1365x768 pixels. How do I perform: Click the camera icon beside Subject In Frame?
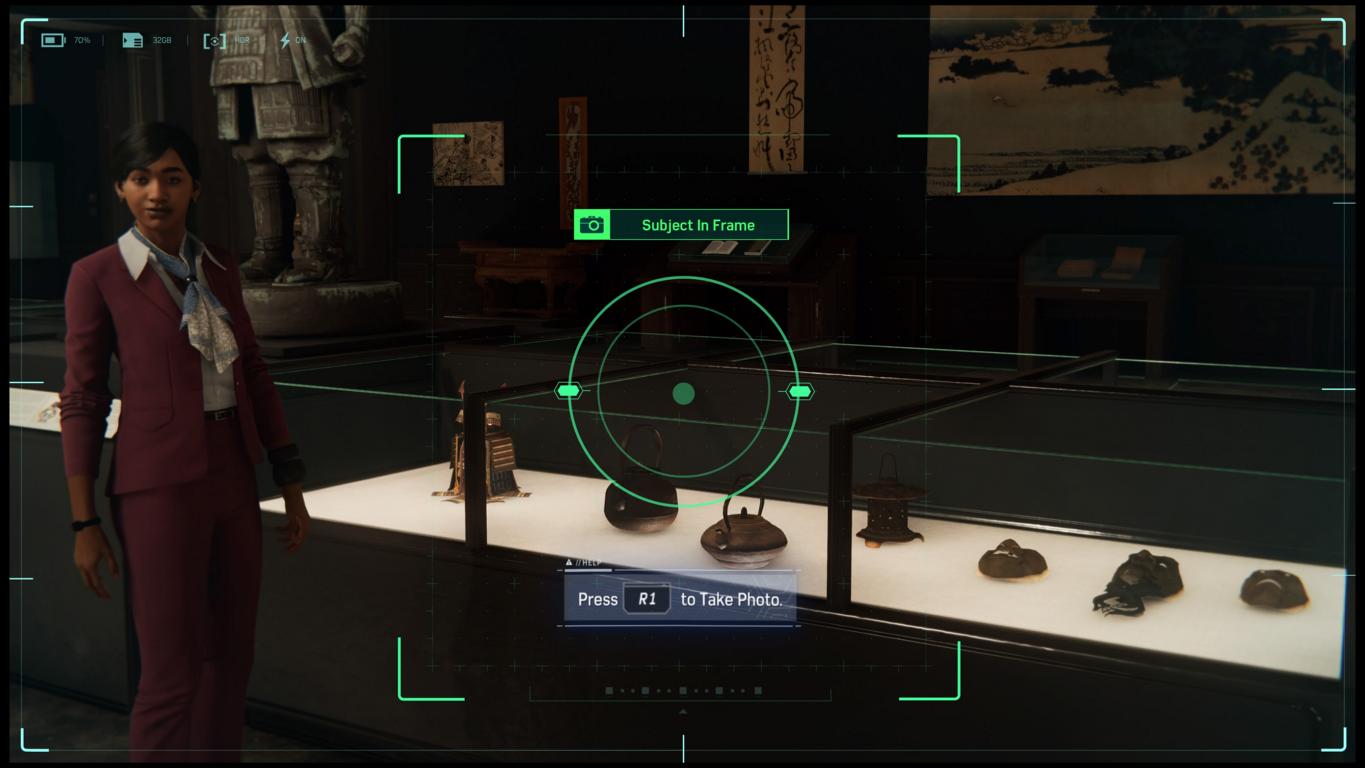592,225
